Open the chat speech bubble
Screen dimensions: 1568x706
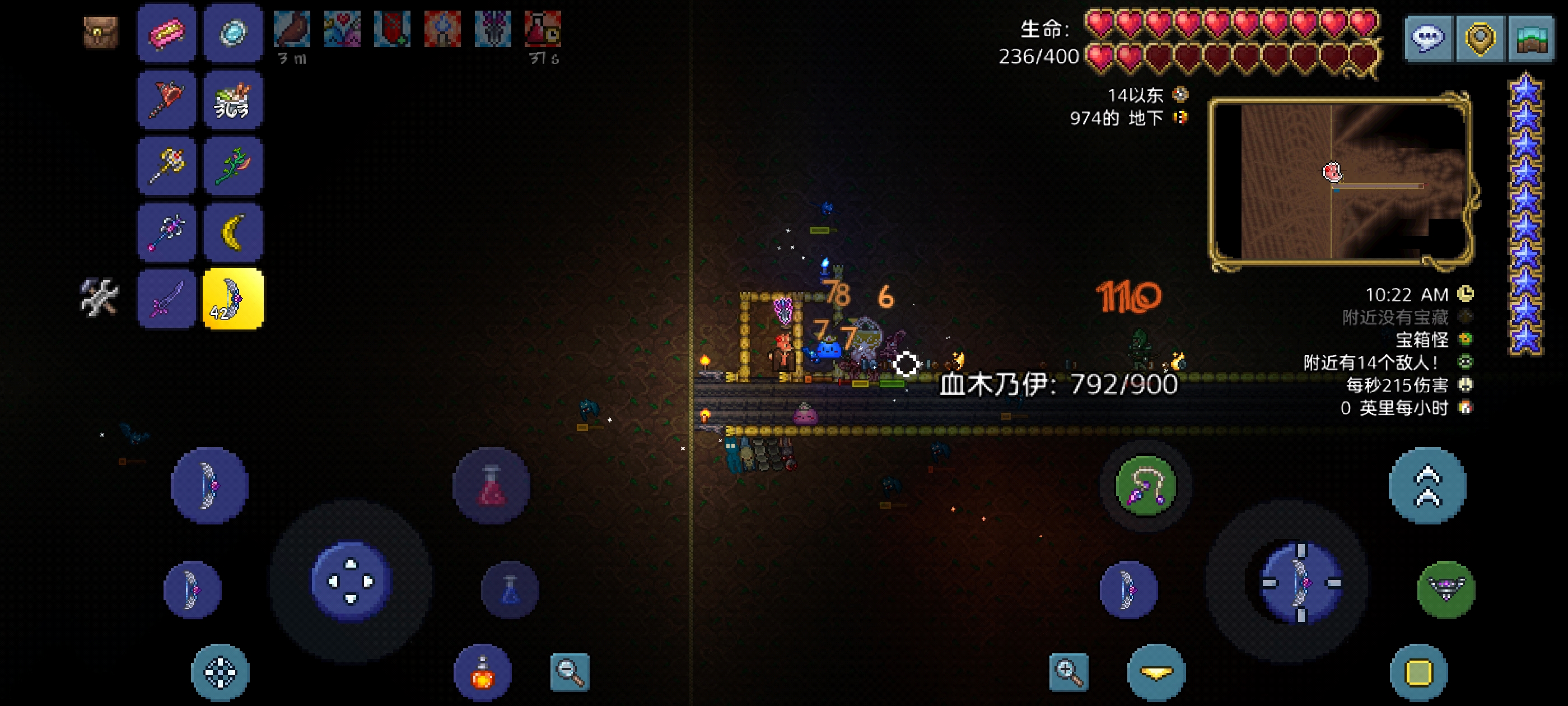tap(1428, 38)
